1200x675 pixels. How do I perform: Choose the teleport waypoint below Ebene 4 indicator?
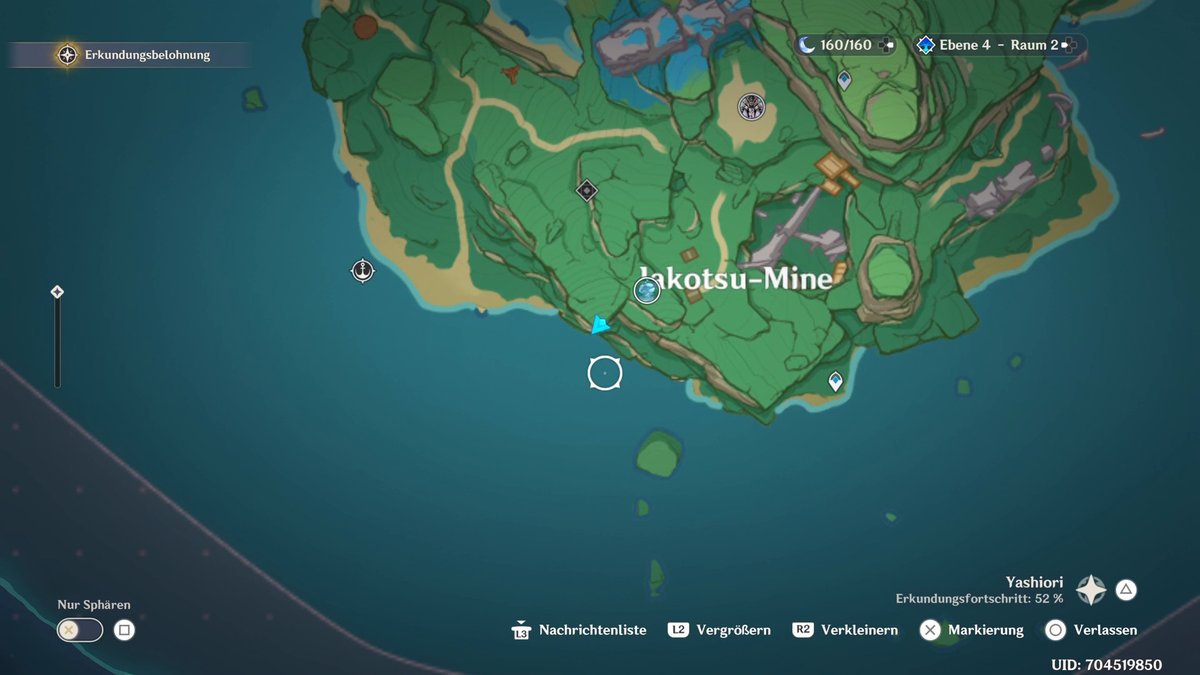click(x=845, y=80)
